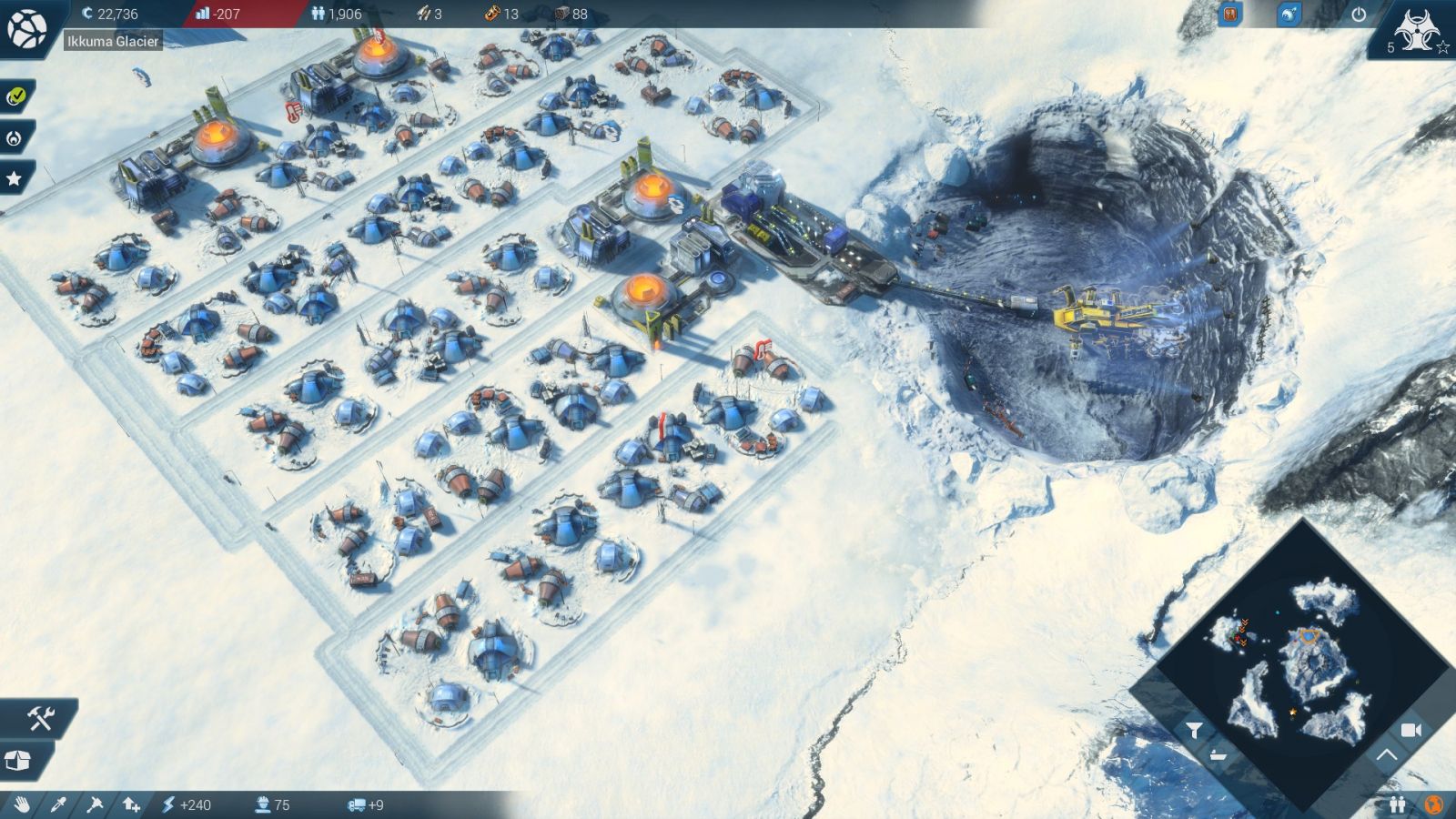Activate the eyedropper copy tool
Screen dimensions: 1456x819
[58, 804]
